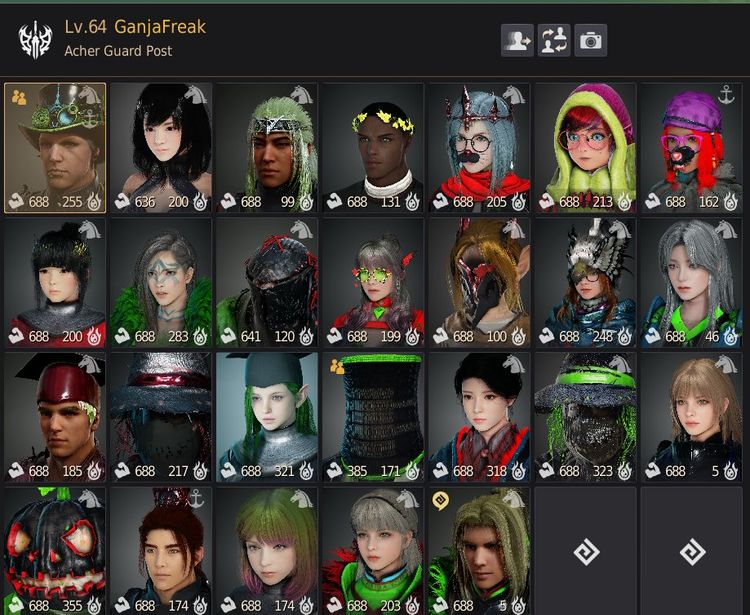750x615 pixels.
Task: Select the tall black cylindrical hat character
Action: [372, 416]
